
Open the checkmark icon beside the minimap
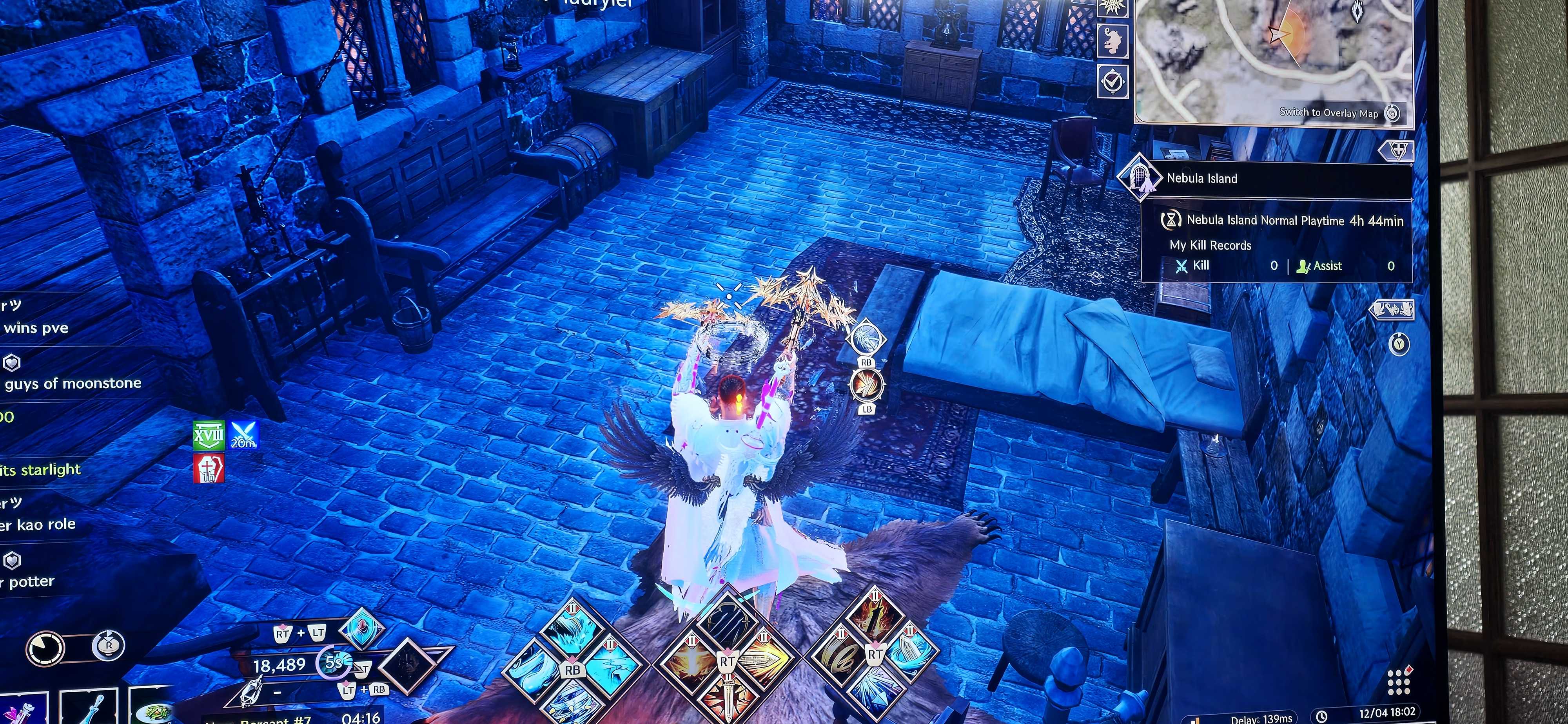(1113, 81)
